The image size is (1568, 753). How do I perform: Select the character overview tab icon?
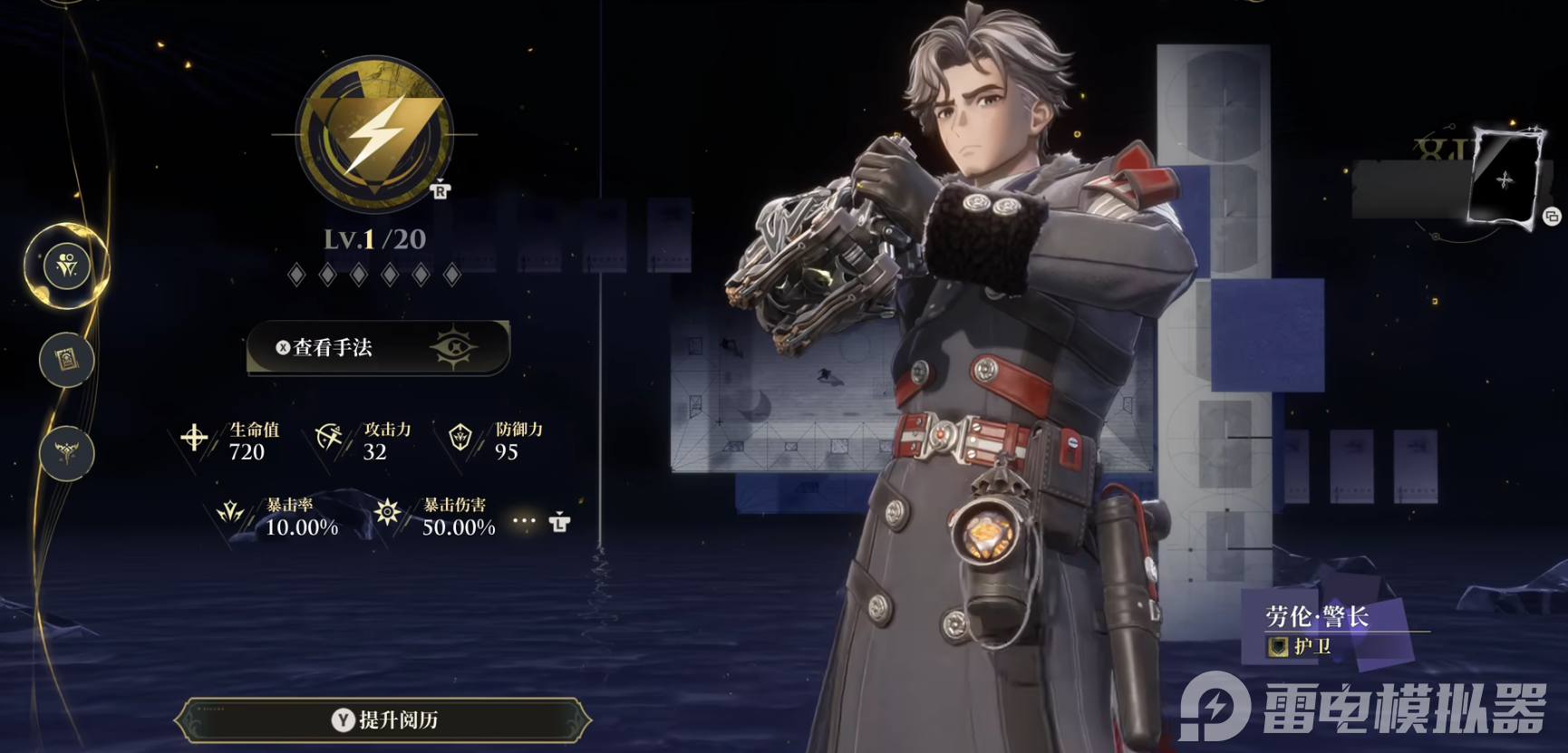(67, 265)
